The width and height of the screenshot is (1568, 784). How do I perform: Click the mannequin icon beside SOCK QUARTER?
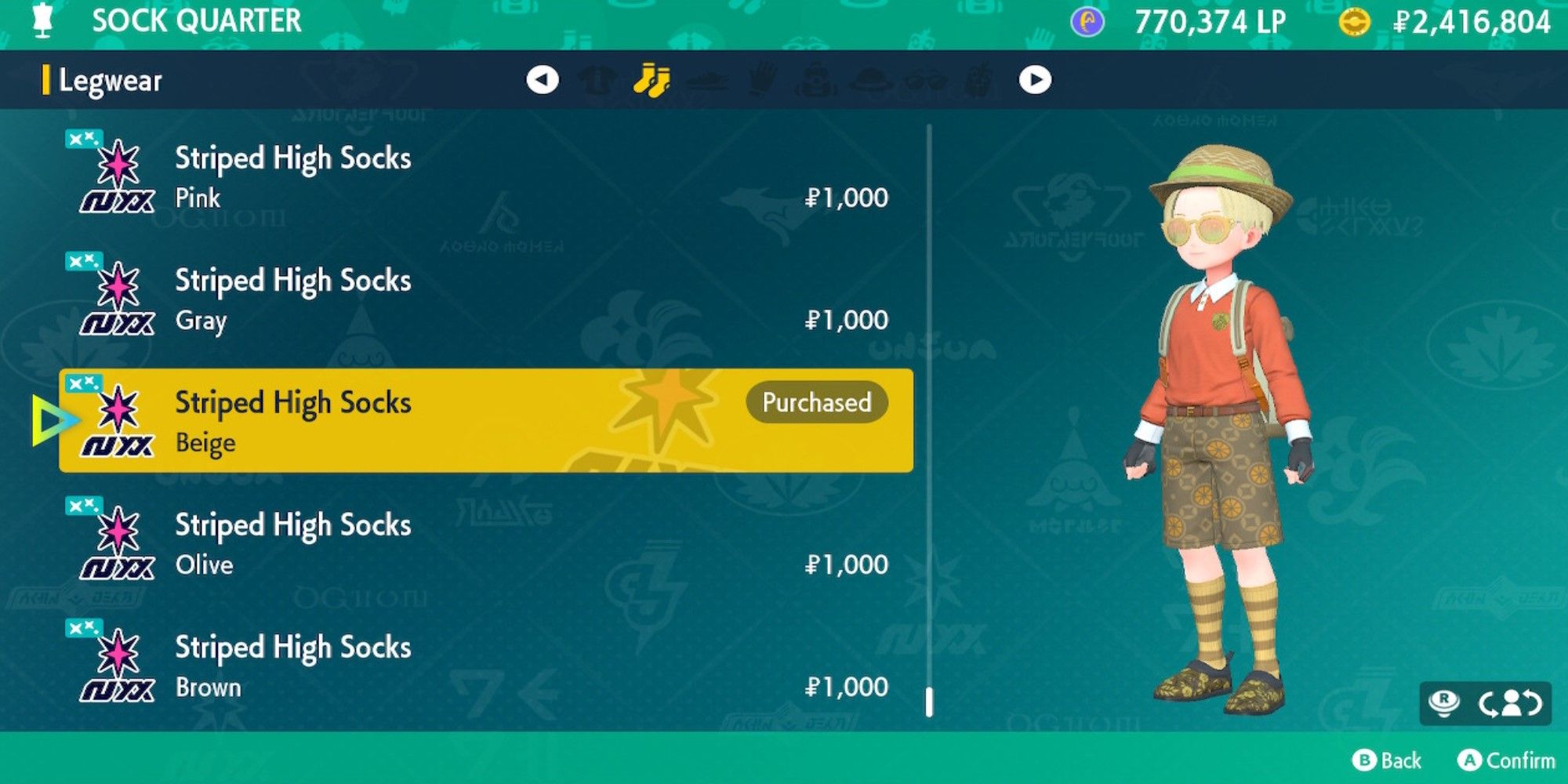coord(43,21)
